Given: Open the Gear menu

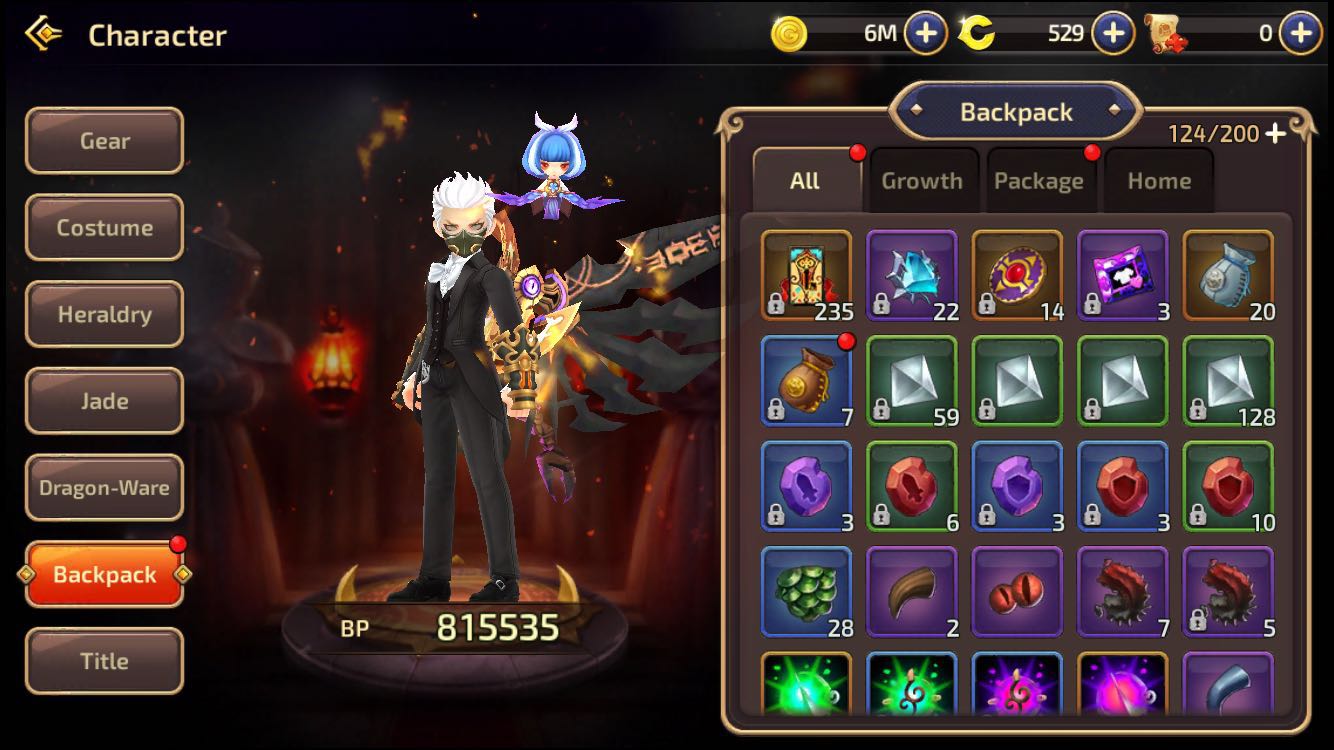Looking at the screenshot, I should pos(104,141).
